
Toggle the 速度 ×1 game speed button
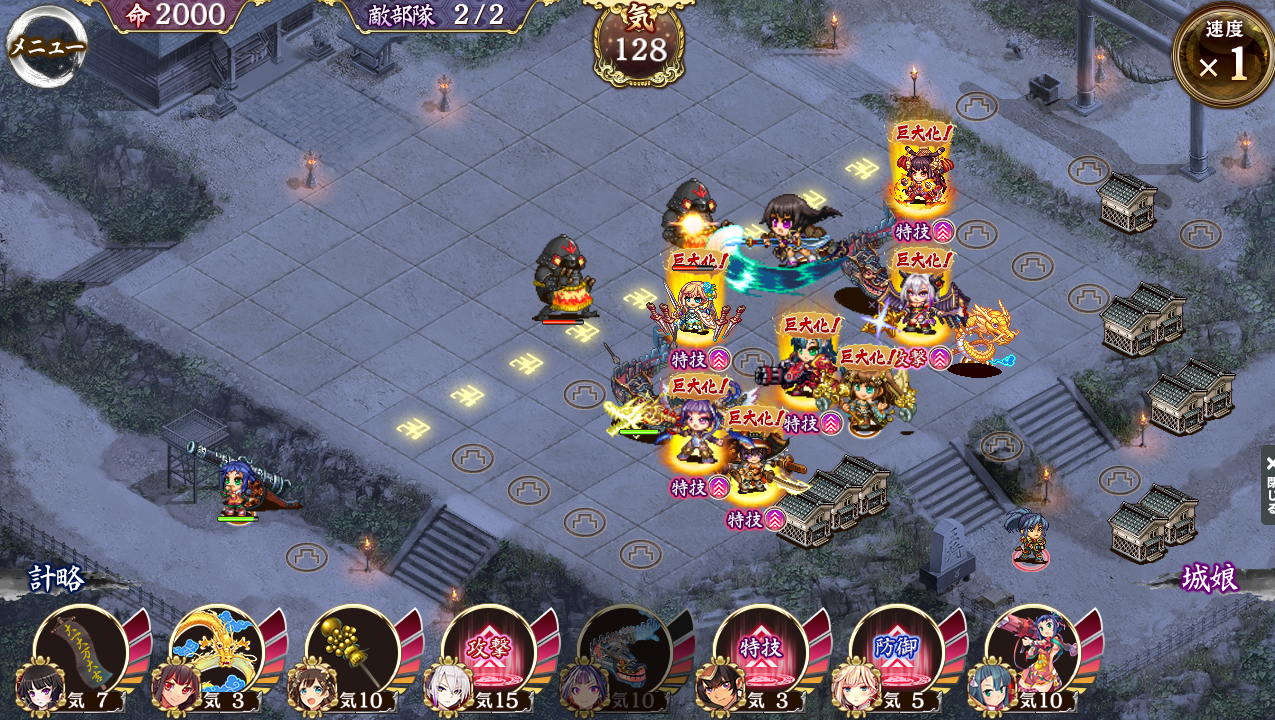click(1223, 56)
